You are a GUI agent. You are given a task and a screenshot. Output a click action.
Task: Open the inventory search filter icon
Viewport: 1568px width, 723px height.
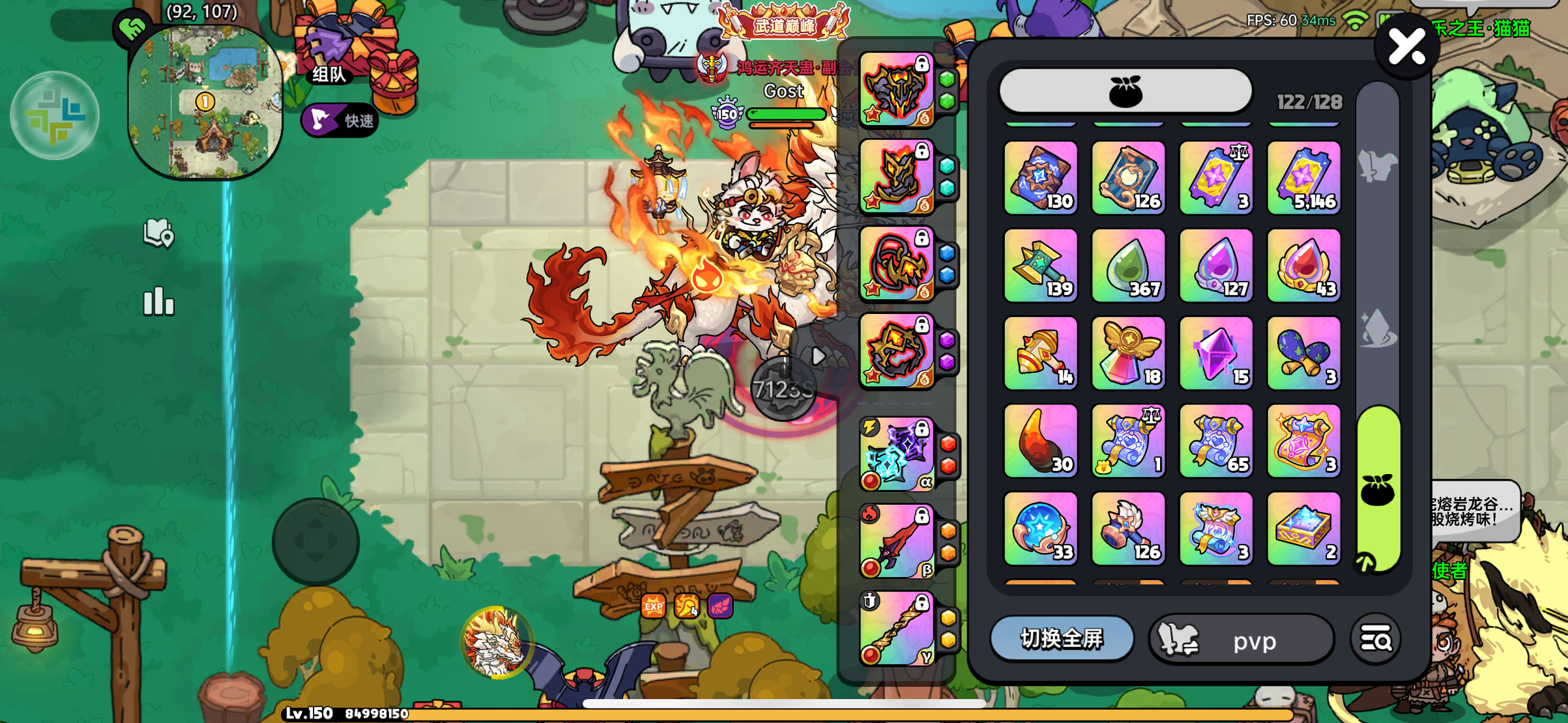[1376, 640]
